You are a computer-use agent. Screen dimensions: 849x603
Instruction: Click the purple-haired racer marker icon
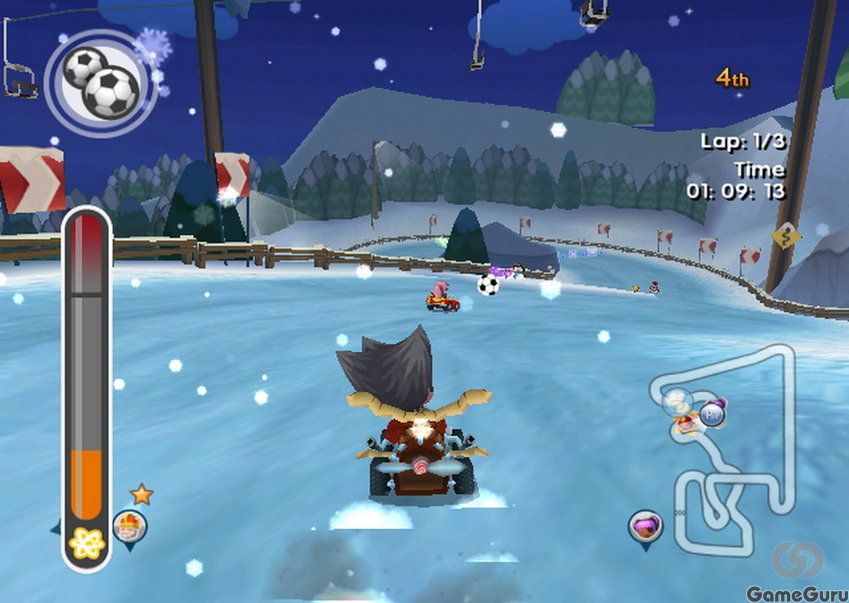pyautogui.click(x=645, y=525)
